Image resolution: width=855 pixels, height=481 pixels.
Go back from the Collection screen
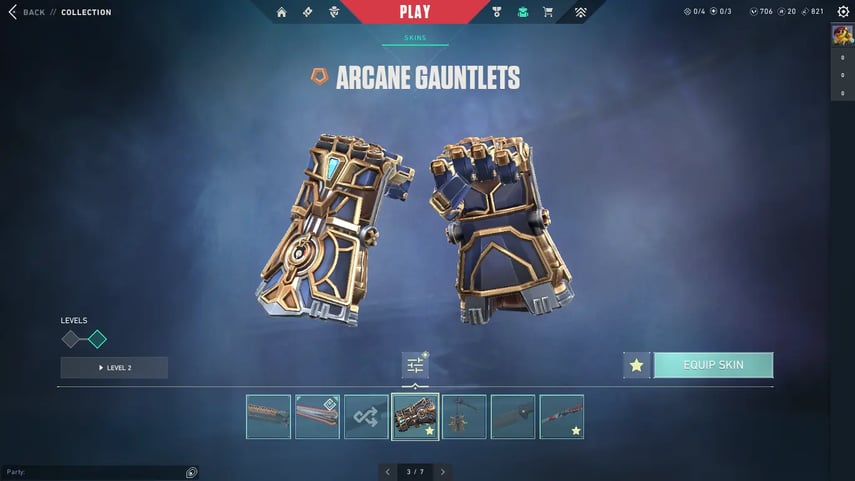tap(27, 12)
